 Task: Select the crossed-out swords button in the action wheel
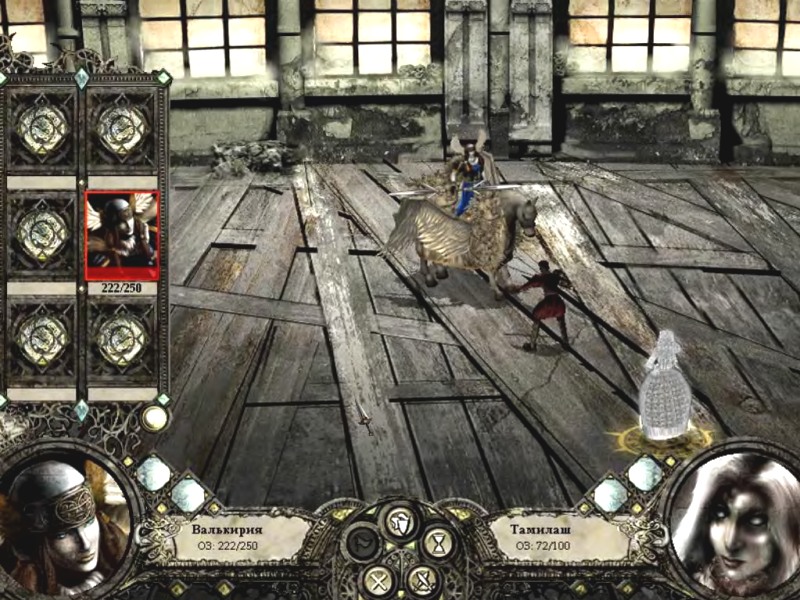(422, 579)
